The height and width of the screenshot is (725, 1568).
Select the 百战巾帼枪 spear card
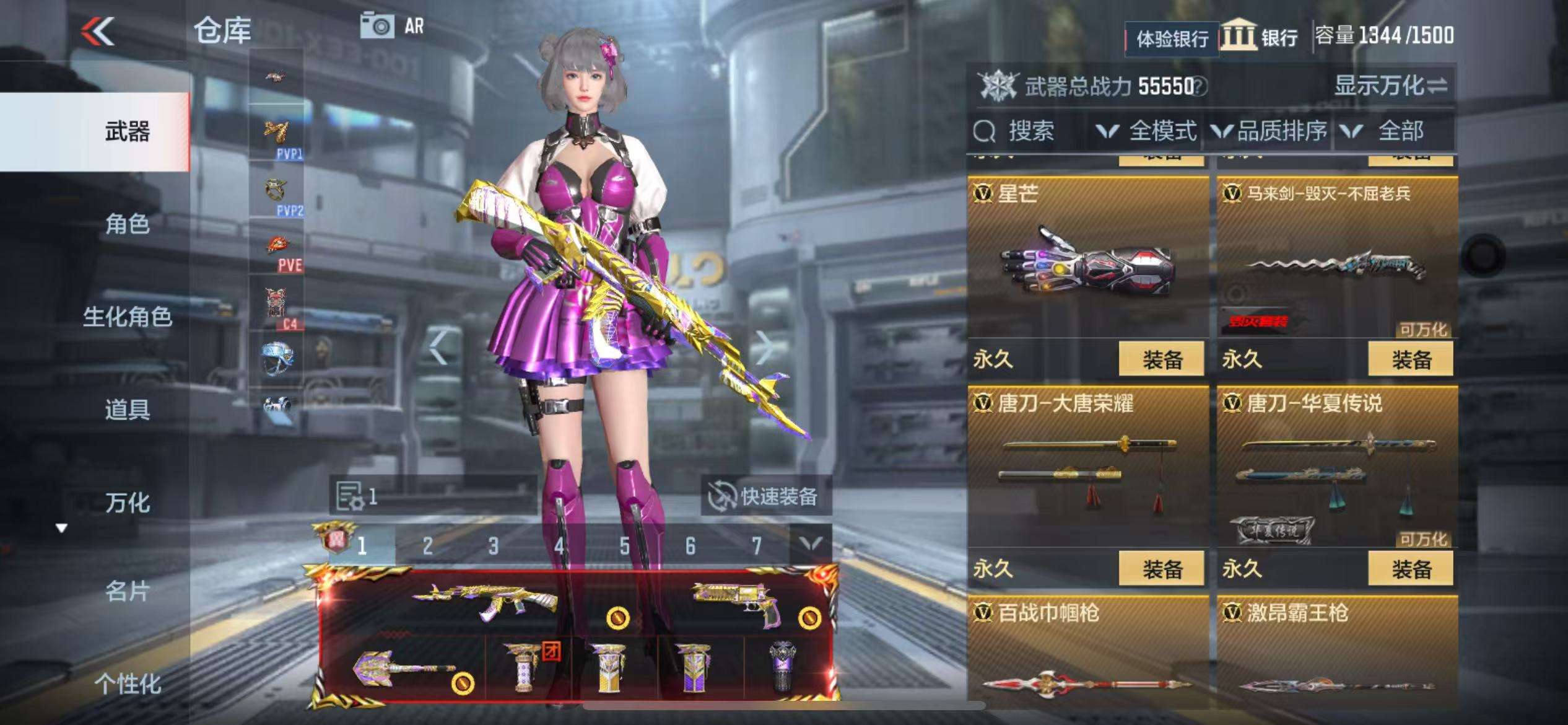(1087, 657)
